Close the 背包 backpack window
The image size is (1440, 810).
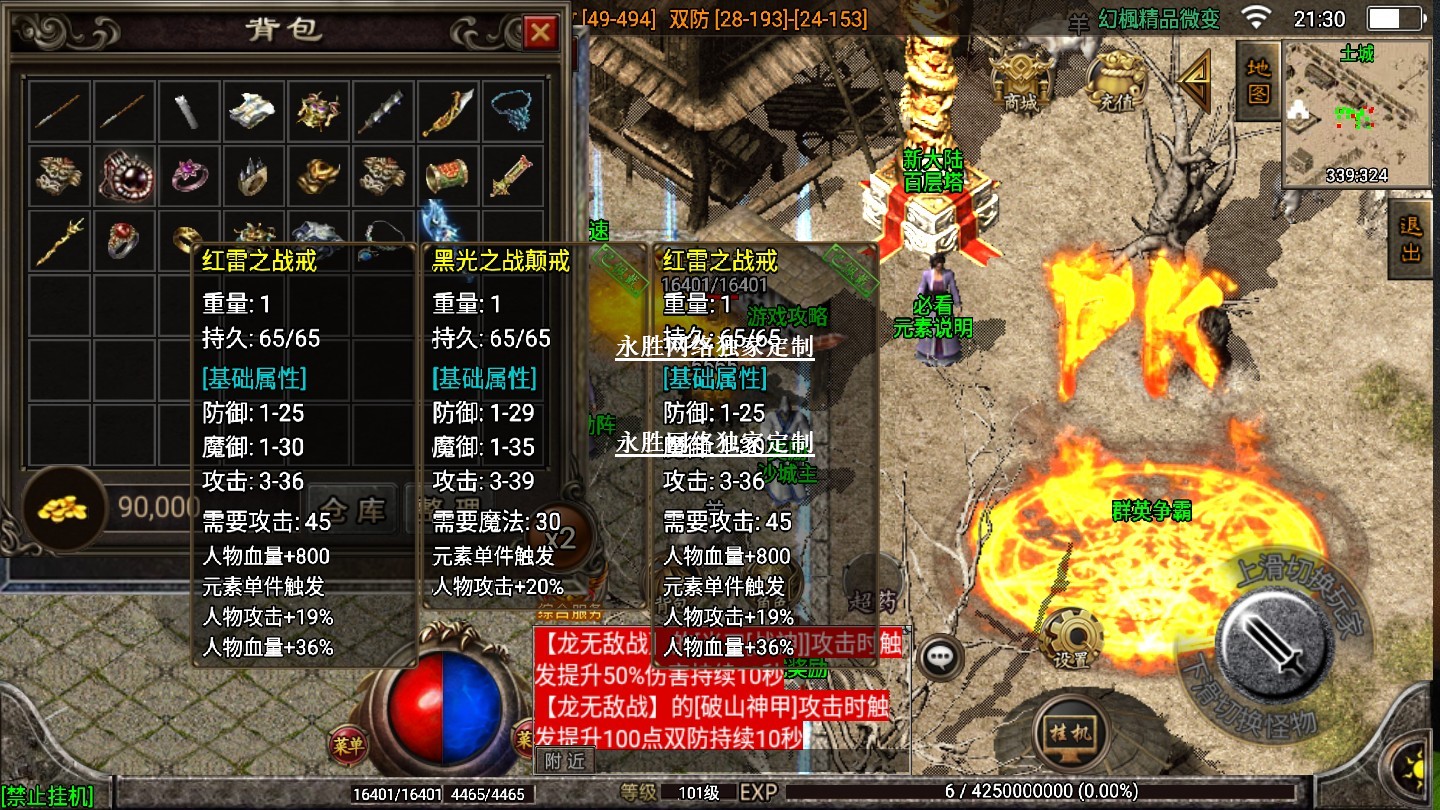(x=540, y=33)
